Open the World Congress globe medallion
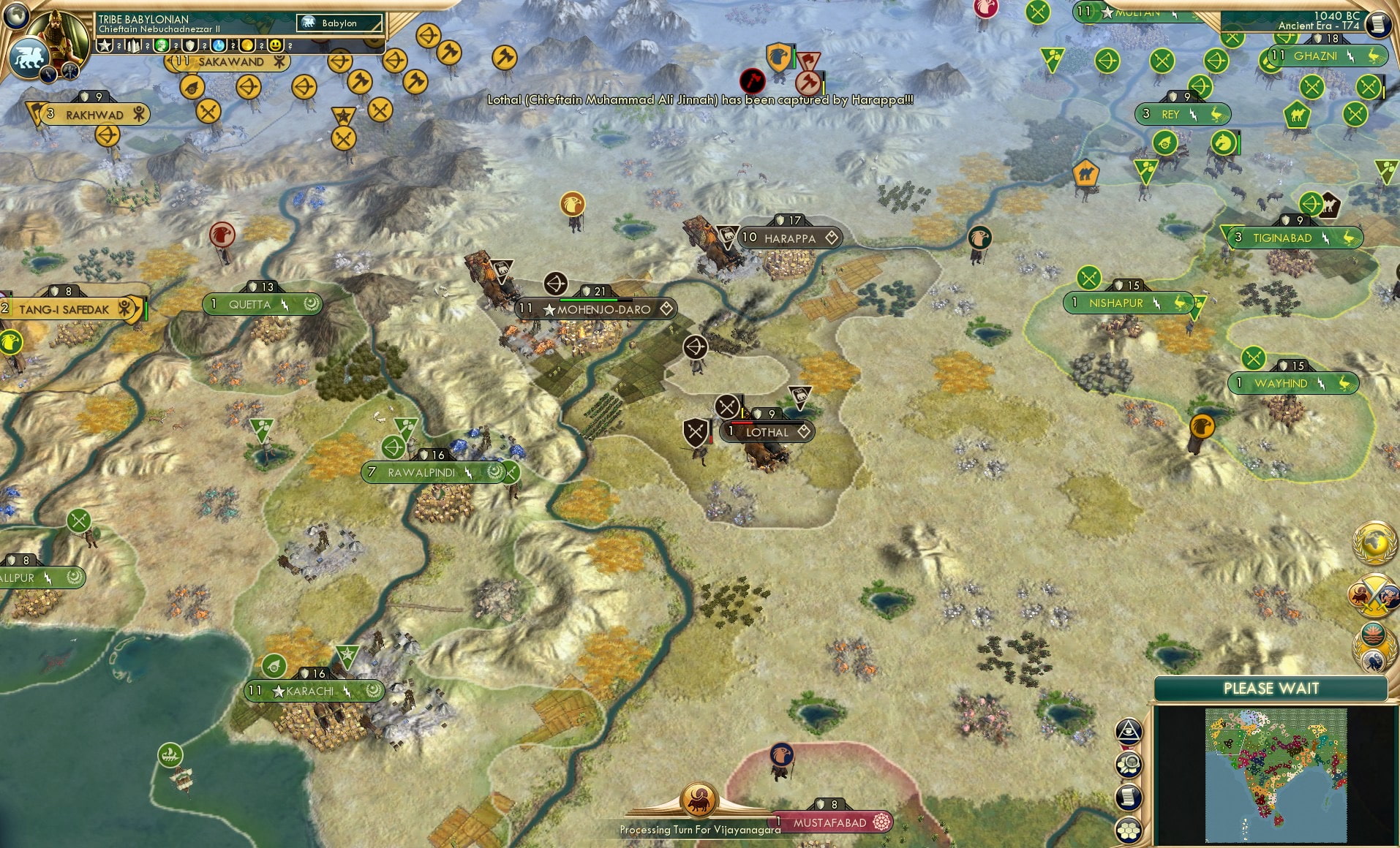 tap(1374, 542)
